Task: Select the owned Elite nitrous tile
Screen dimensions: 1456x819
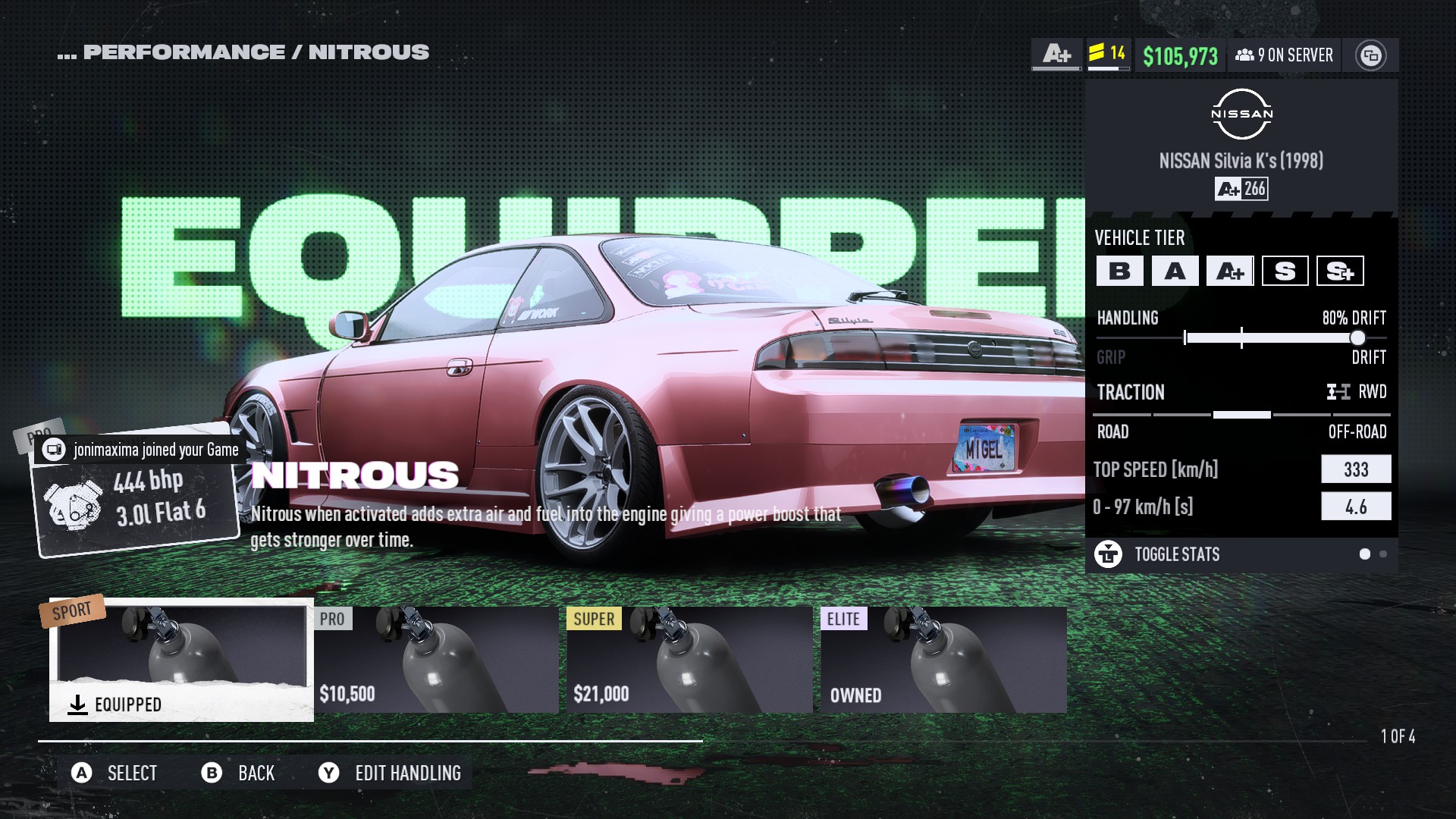Action: (943, 660)
